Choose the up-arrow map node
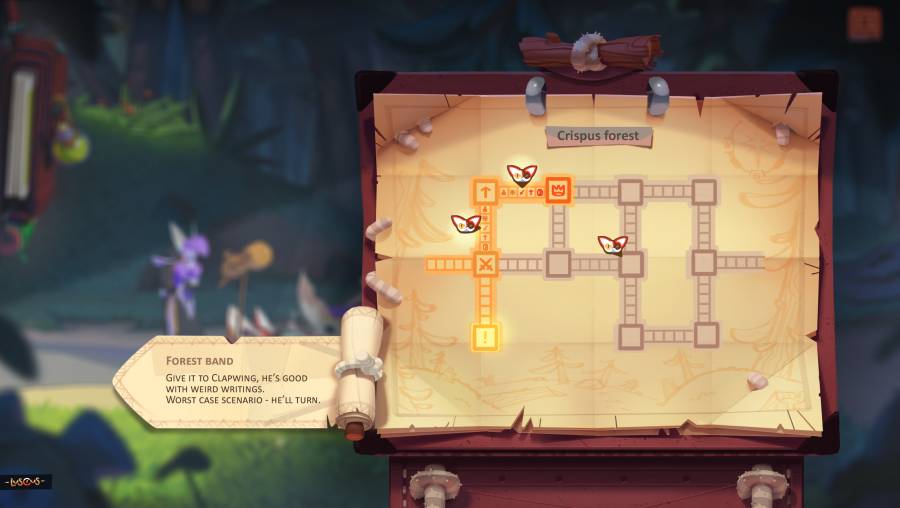The height and width of the screenshot is (508, 900). pos(485,190)
